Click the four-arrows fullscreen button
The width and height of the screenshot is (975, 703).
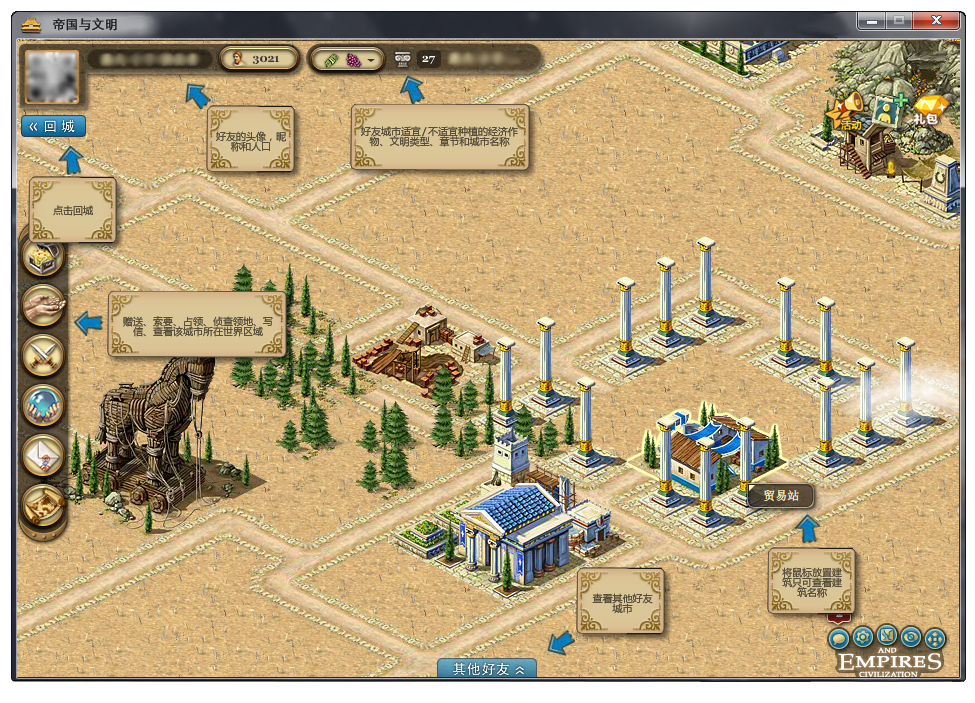[x=935, y=638]
